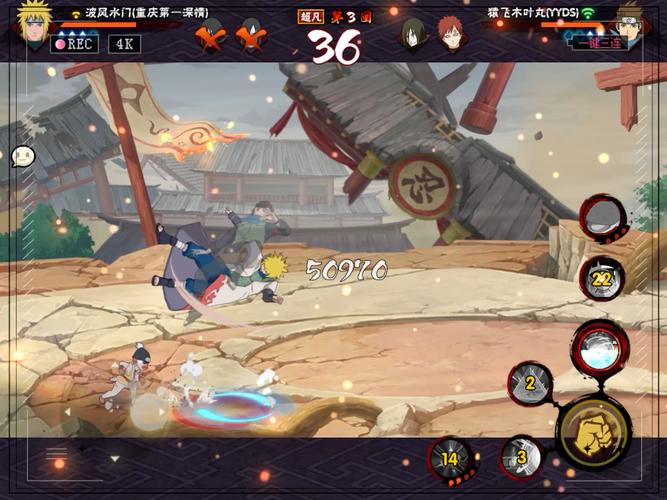Trigger the skill showing cooldown 14

coord(450,459)
